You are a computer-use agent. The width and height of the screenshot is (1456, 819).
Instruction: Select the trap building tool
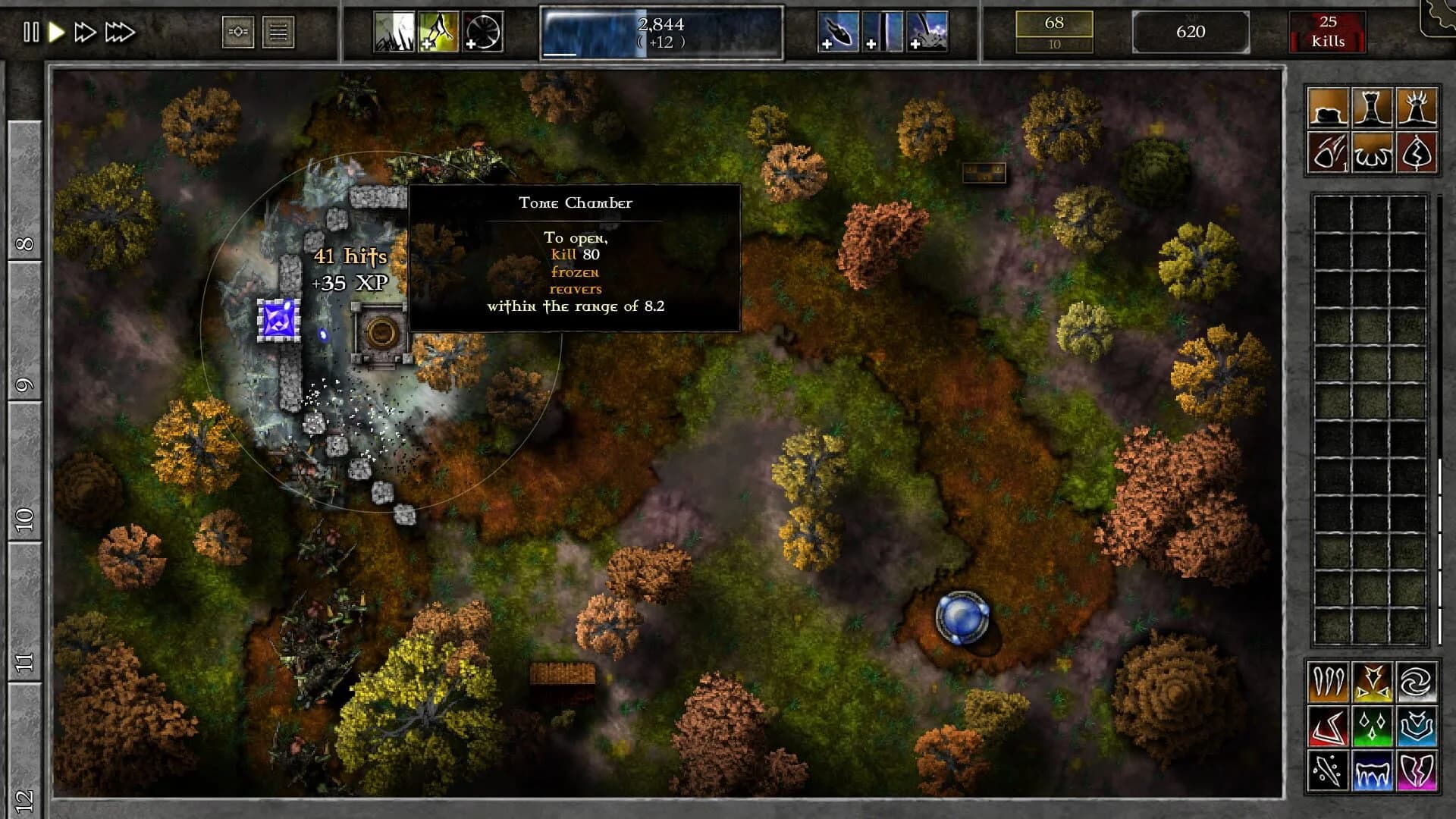(1374, 152)
